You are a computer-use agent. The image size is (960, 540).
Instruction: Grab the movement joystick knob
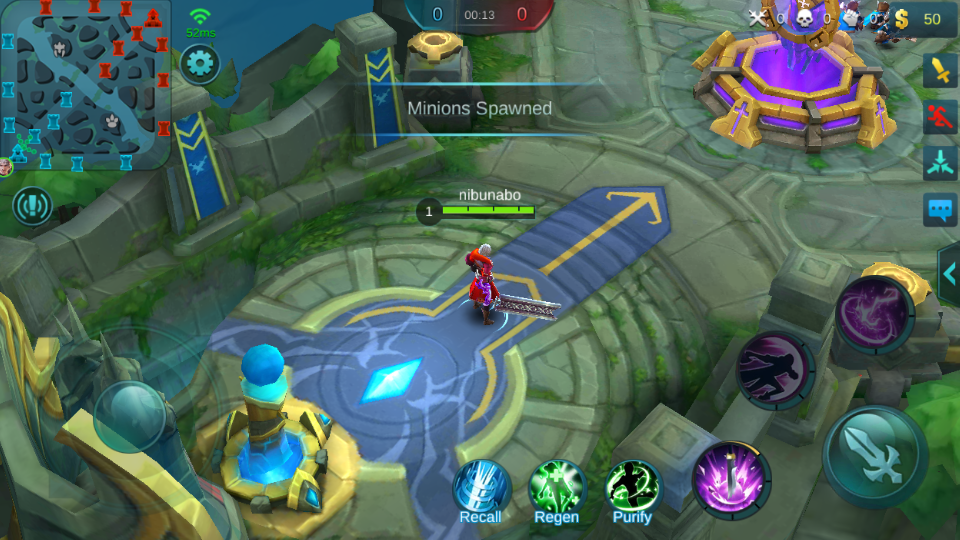tap(129, 415)
